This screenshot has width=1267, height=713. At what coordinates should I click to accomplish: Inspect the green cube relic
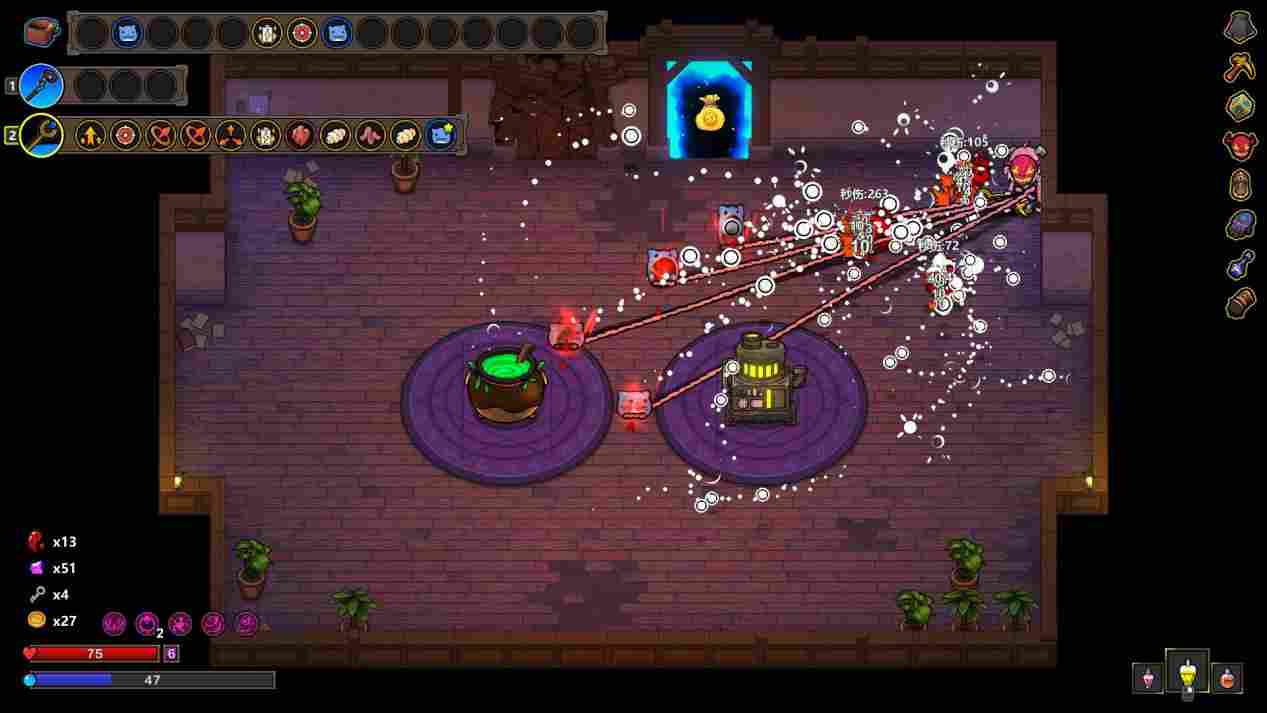click(x=1240, y=106)
